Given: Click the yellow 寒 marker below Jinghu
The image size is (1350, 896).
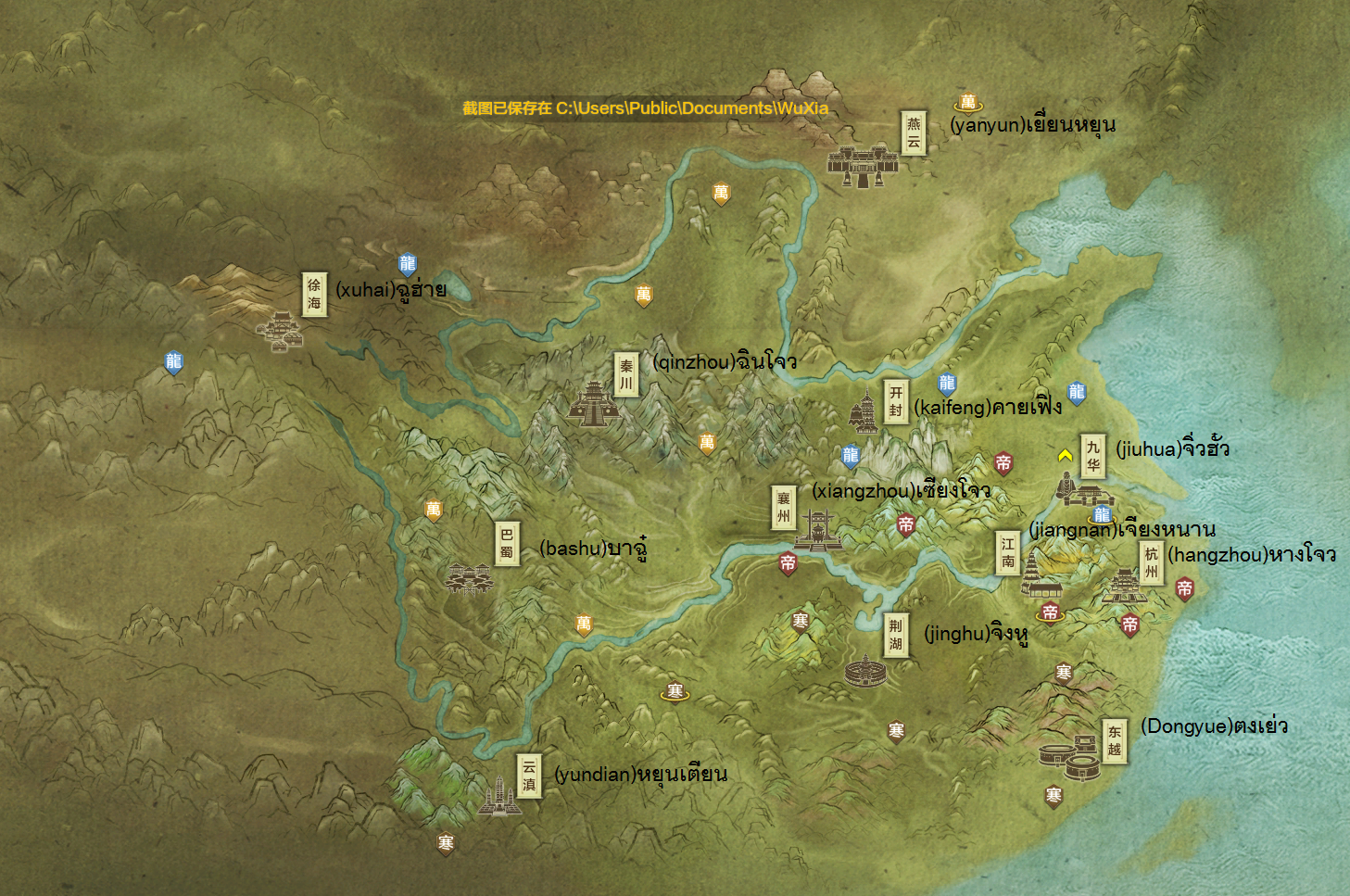Looking at the screenshot, I should coord(896,730).
